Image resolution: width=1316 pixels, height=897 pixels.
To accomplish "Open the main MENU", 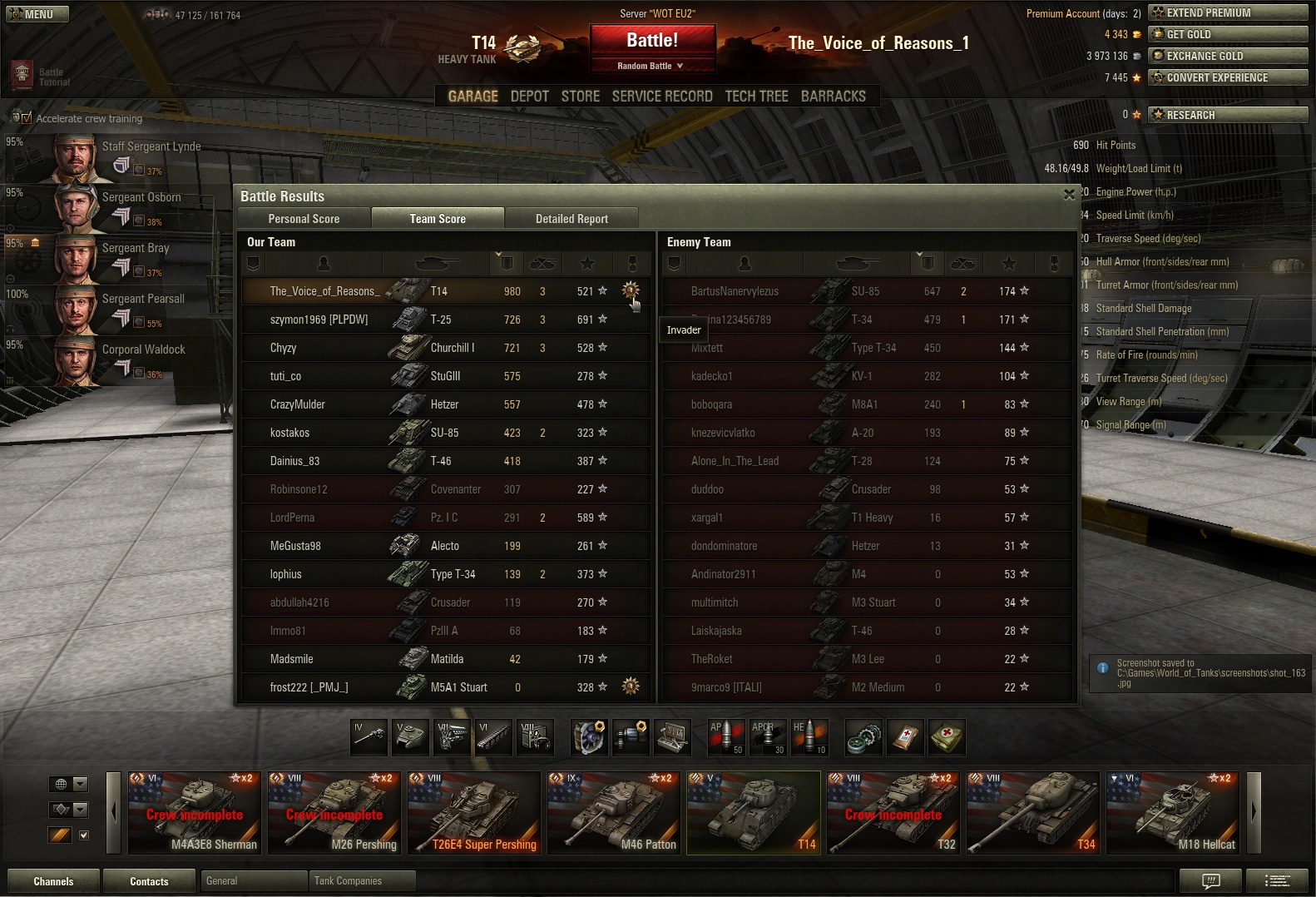I will tap(37, 14).
